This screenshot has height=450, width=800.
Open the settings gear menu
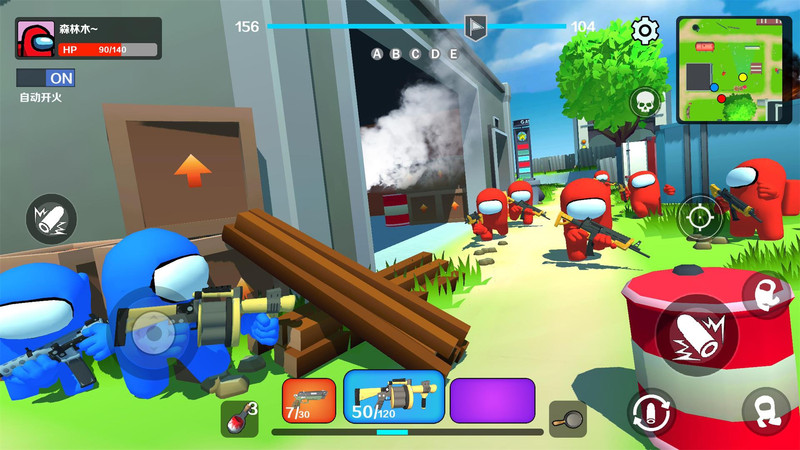646,32
